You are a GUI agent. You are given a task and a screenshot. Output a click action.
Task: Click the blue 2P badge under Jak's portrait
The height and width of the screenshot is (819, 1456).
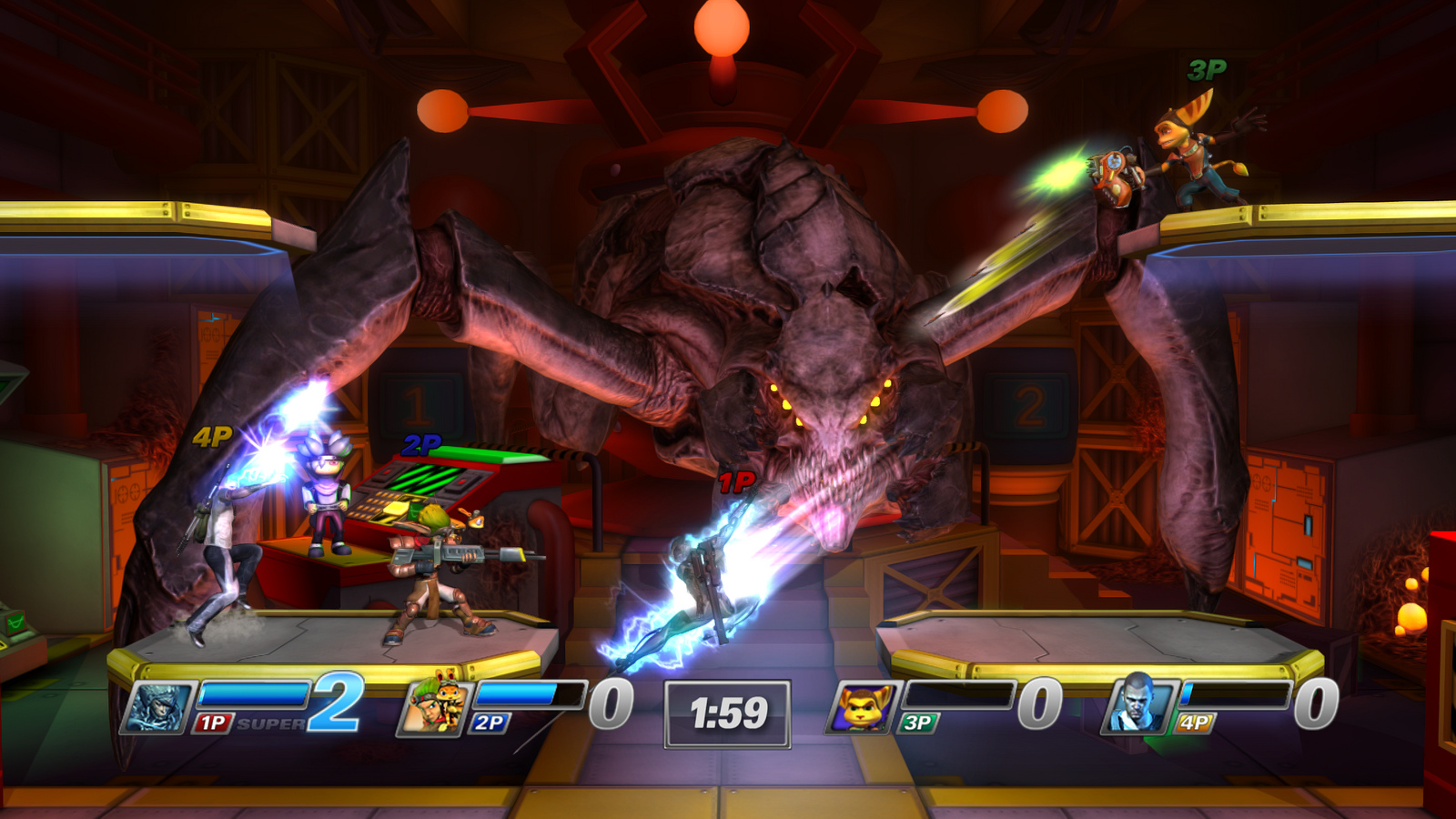[488, 723]
